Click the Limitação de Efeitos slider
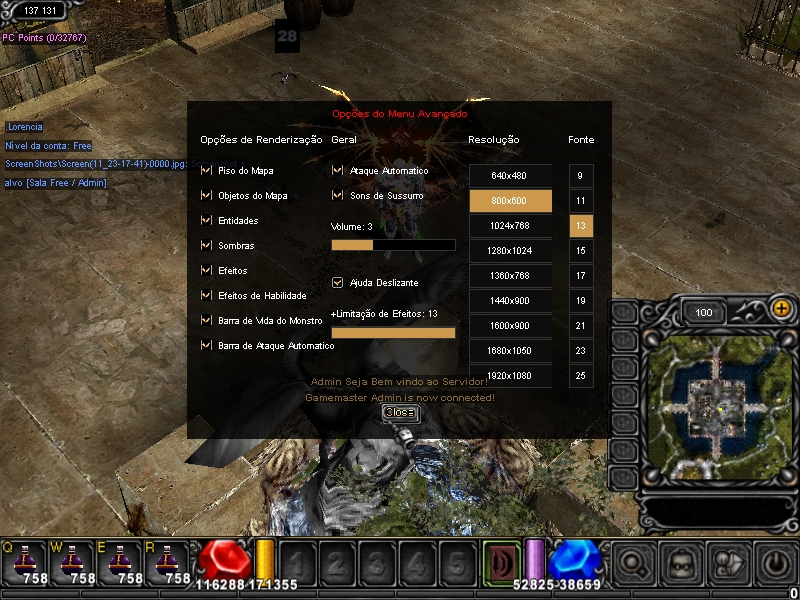 pos(392,333)
